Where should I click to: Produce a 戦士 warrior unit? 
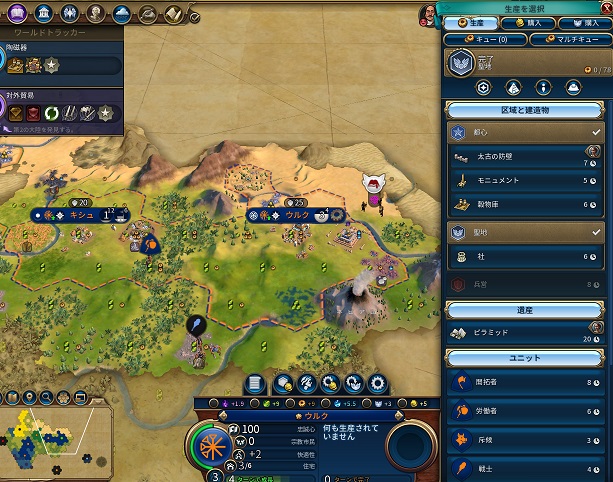tap(519, 466)
